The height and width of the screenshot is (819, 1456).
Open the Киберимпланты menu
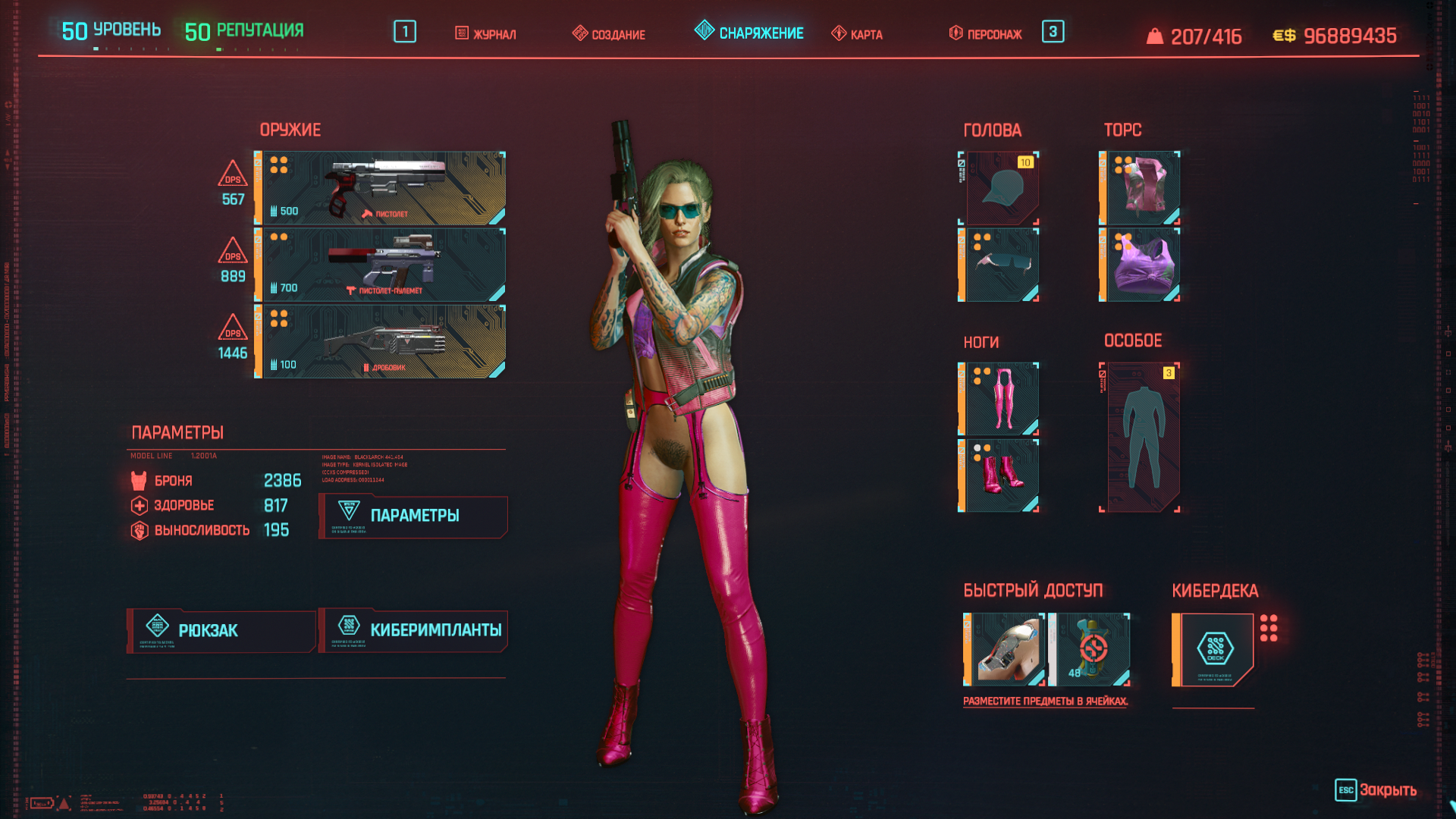pos(413,631)
